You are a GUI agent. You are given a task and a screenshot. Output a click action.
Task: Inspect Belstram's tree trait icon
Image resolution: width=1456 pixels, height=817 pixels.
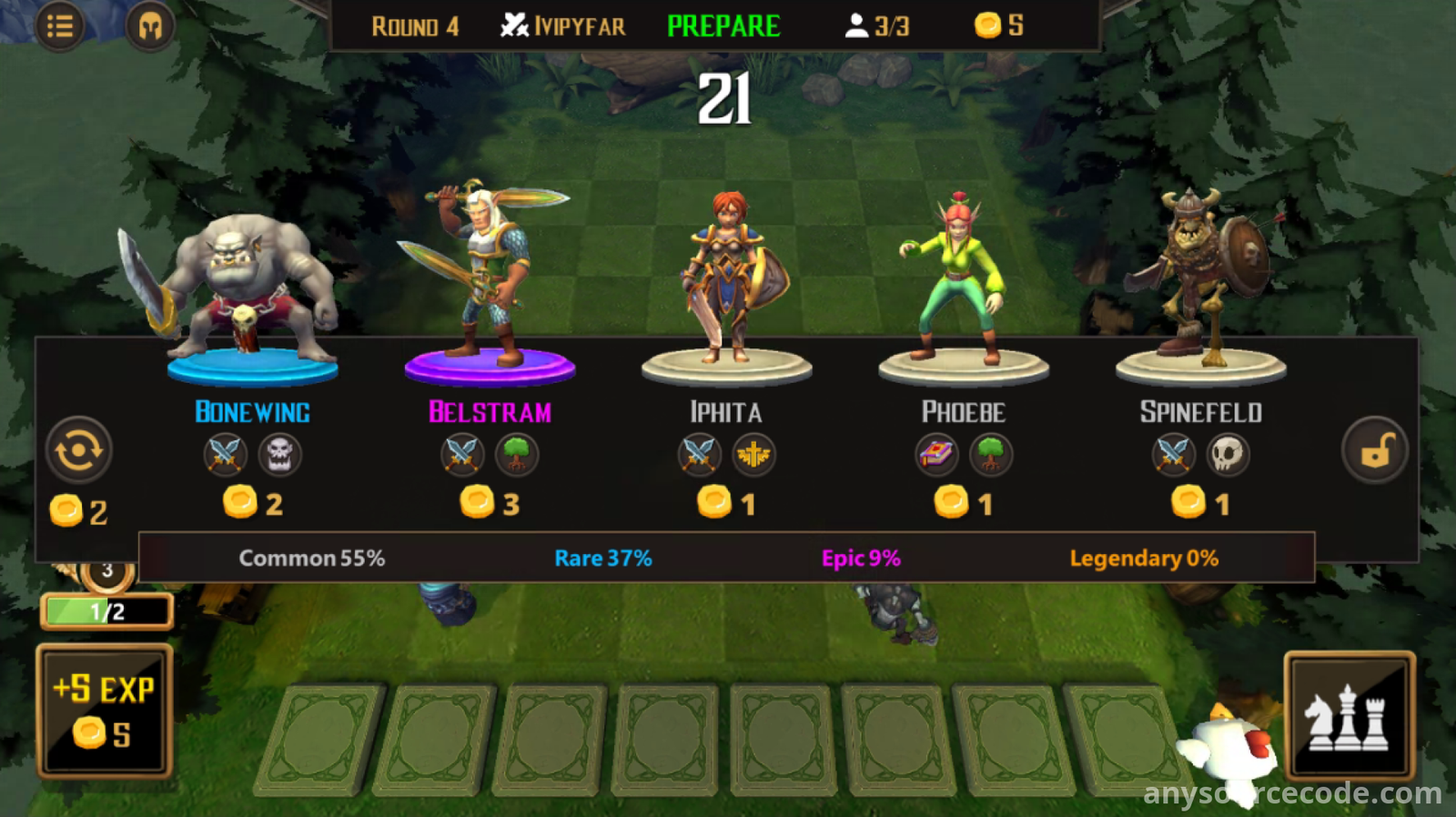click(517, 454)
